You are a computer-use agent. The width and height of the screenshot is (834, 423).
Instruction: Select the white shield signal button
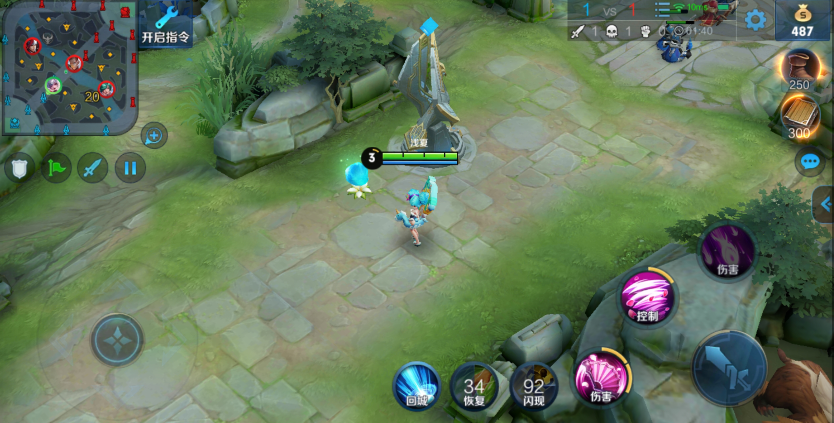click(x=19, y=167)
